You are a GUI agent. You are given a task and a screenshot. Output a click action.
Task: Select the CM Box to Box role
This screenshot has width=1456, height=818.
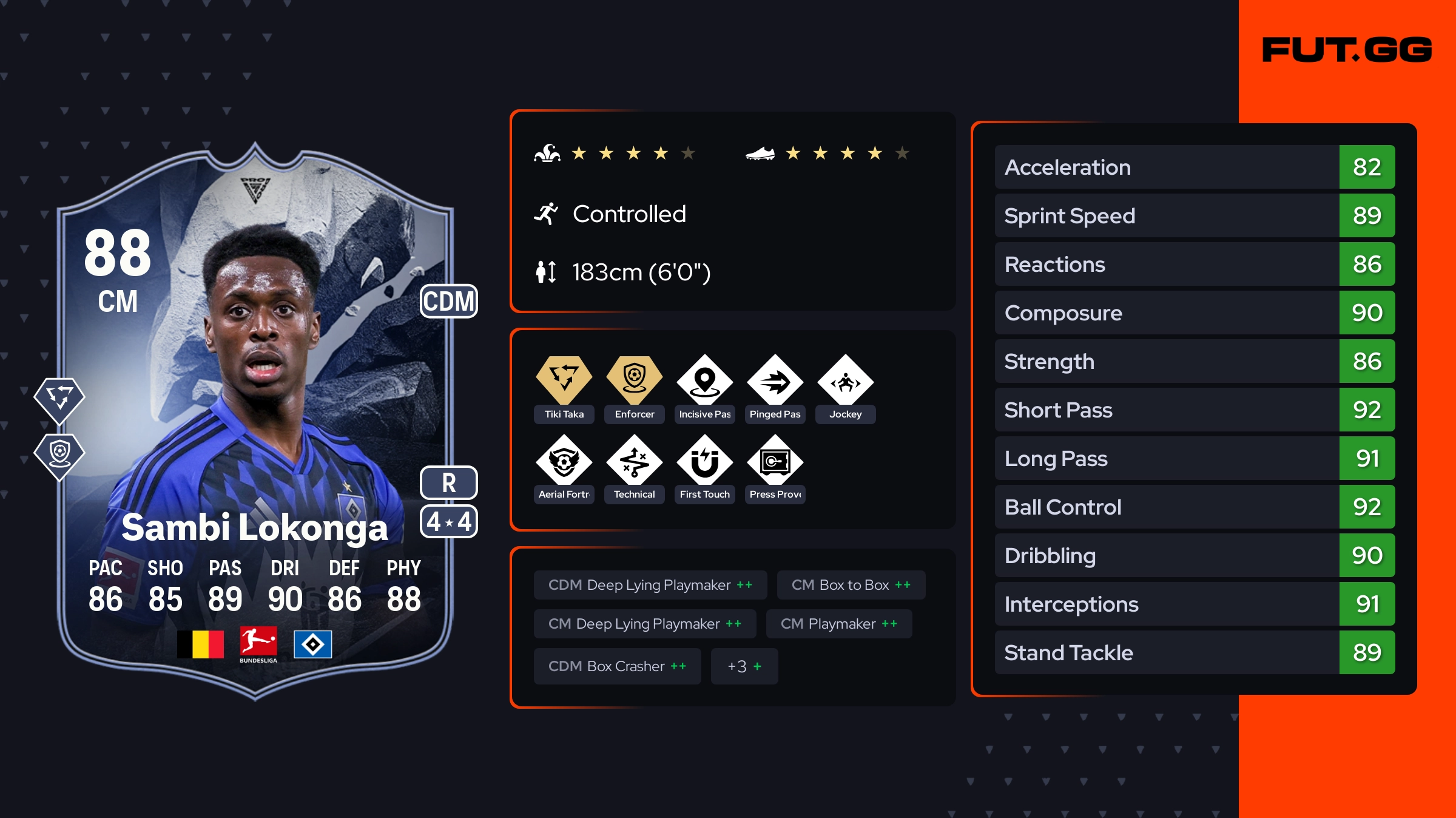point(851,585)
